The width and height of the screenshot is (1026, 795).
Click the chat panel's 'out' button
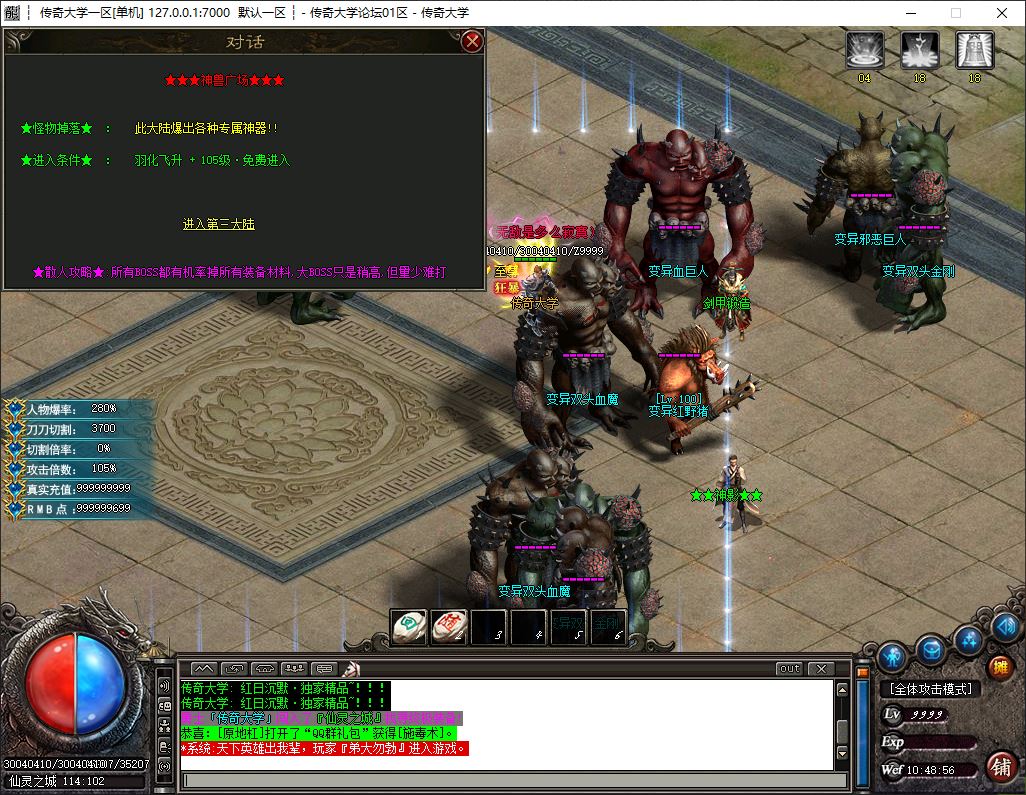coord(789,668)
